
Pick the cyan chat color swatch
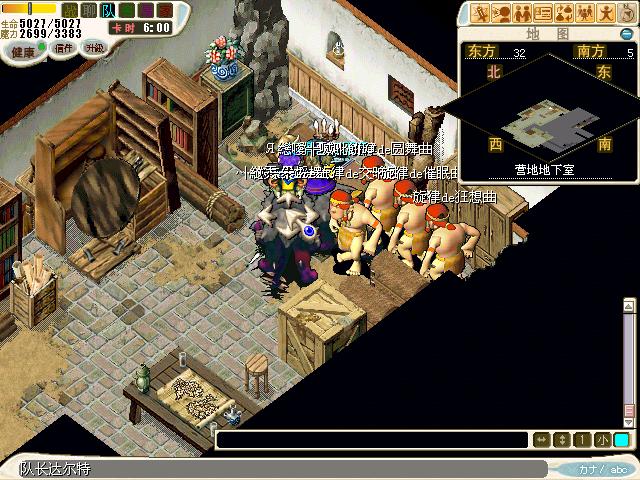[x=621, y=439]
